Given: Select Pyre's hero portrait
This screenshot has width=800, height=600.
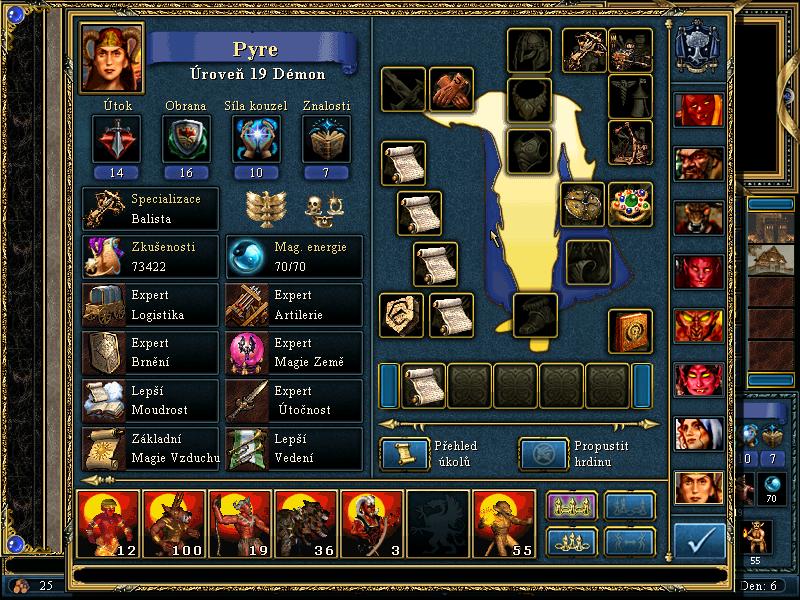Looking at the screenshot, I should [x=112, y=57].
